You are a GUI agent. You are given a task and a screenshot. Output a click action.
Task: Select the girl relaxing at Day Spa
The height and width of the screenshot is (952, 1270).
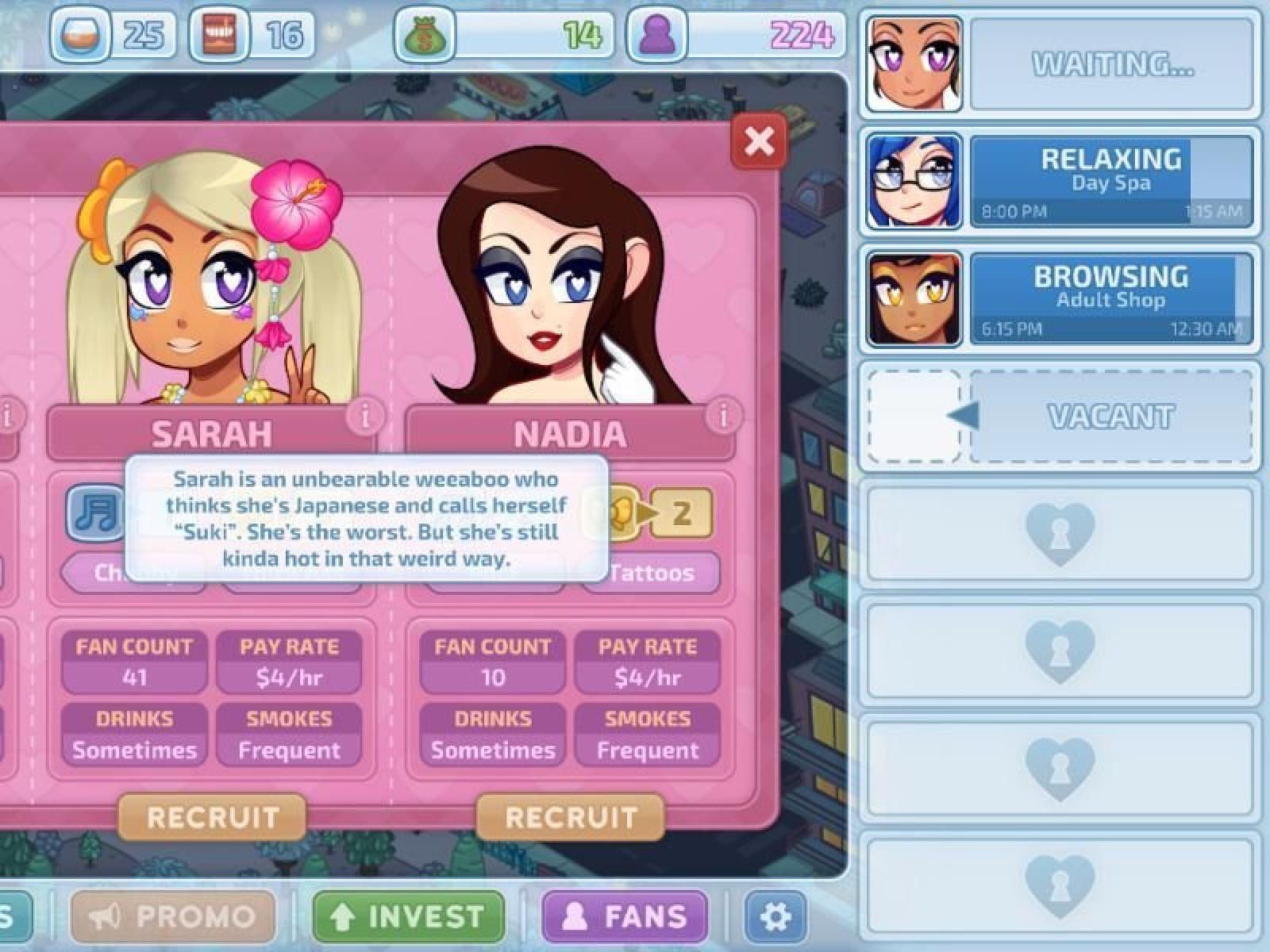pyautogui.click(x=1060, y=182)
